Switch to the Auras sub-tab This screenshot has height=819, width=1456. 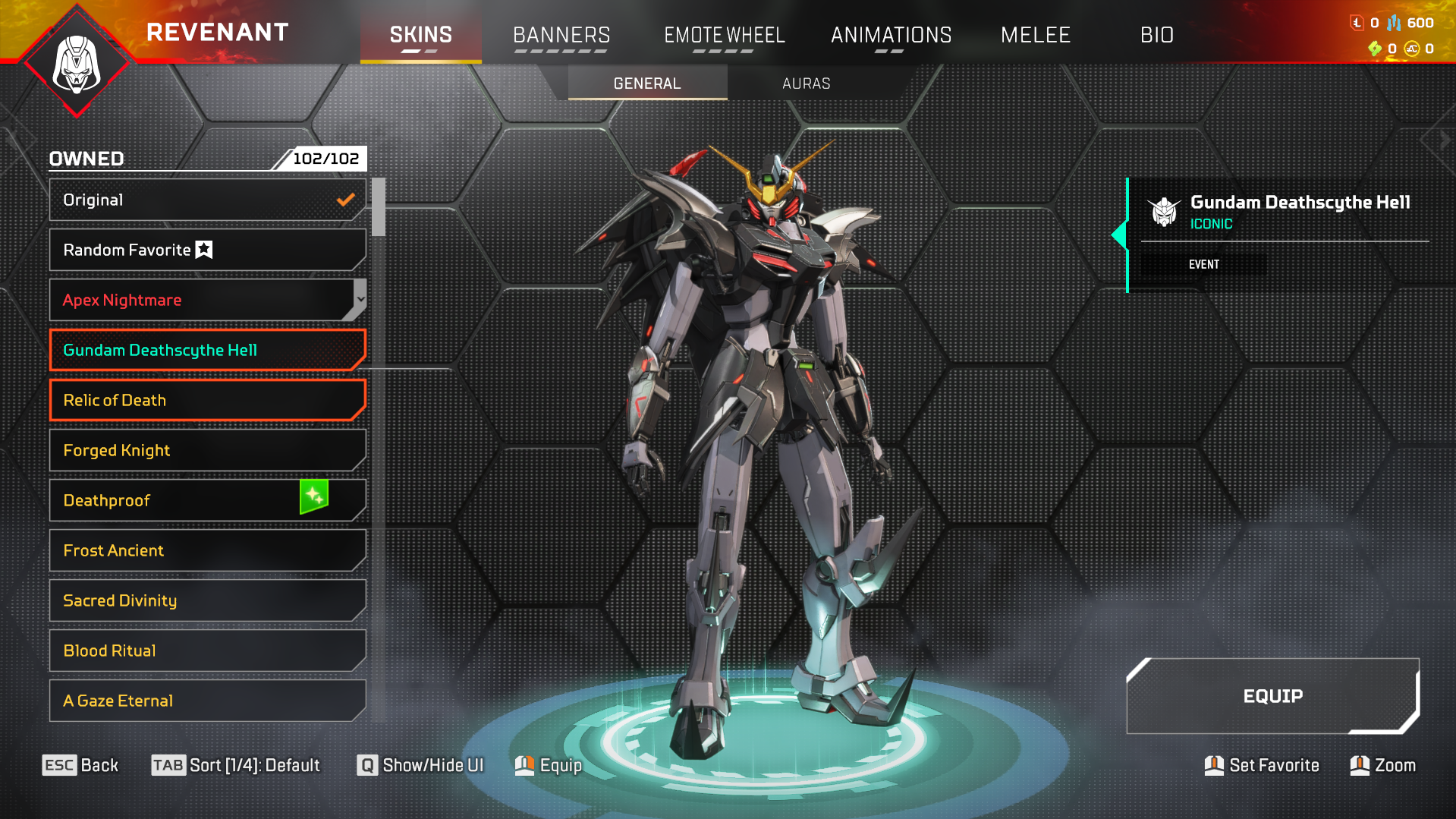tap(806, 83)
